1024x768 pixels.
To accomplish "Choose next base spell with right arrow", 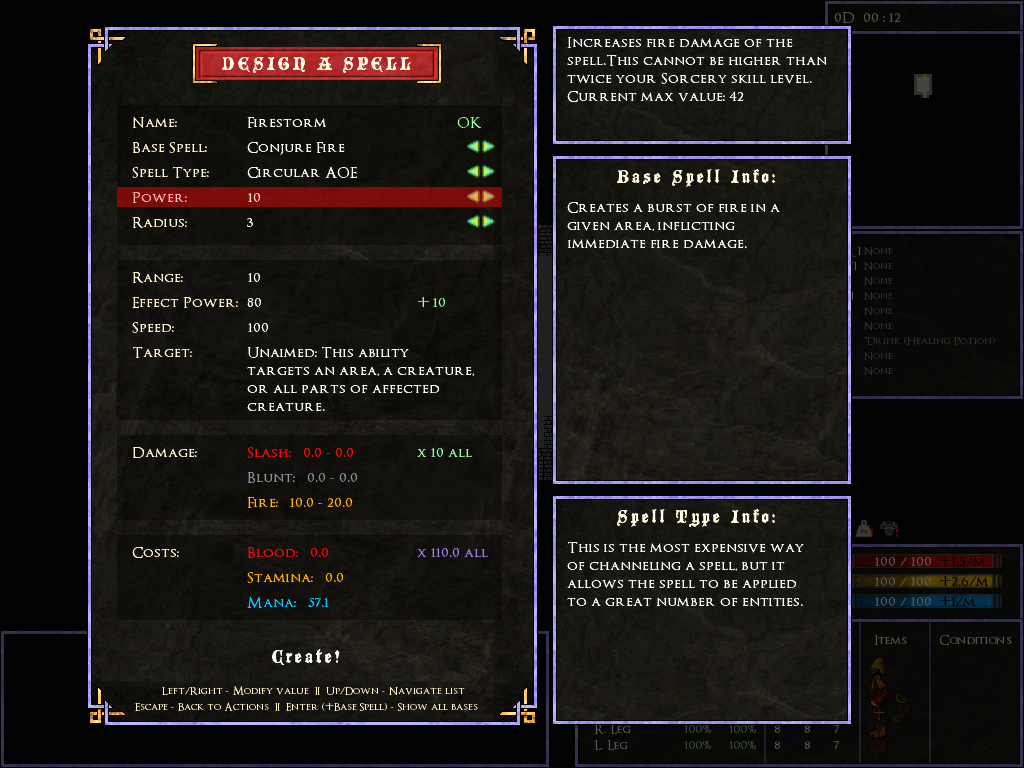I will coord(489,147).
